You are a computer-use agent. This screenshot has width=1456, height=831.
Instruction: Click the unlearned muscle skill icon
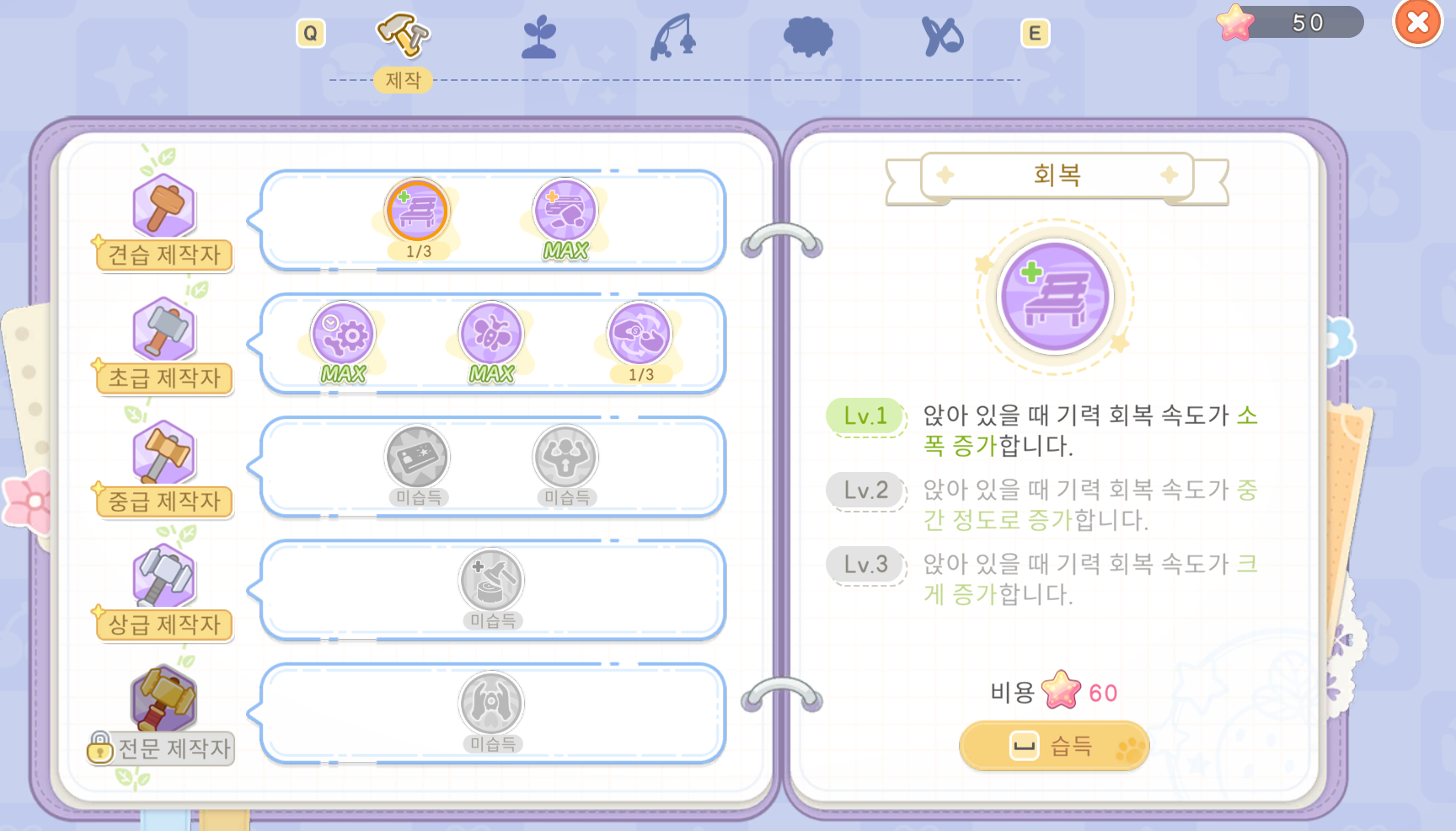click(565, 458)
